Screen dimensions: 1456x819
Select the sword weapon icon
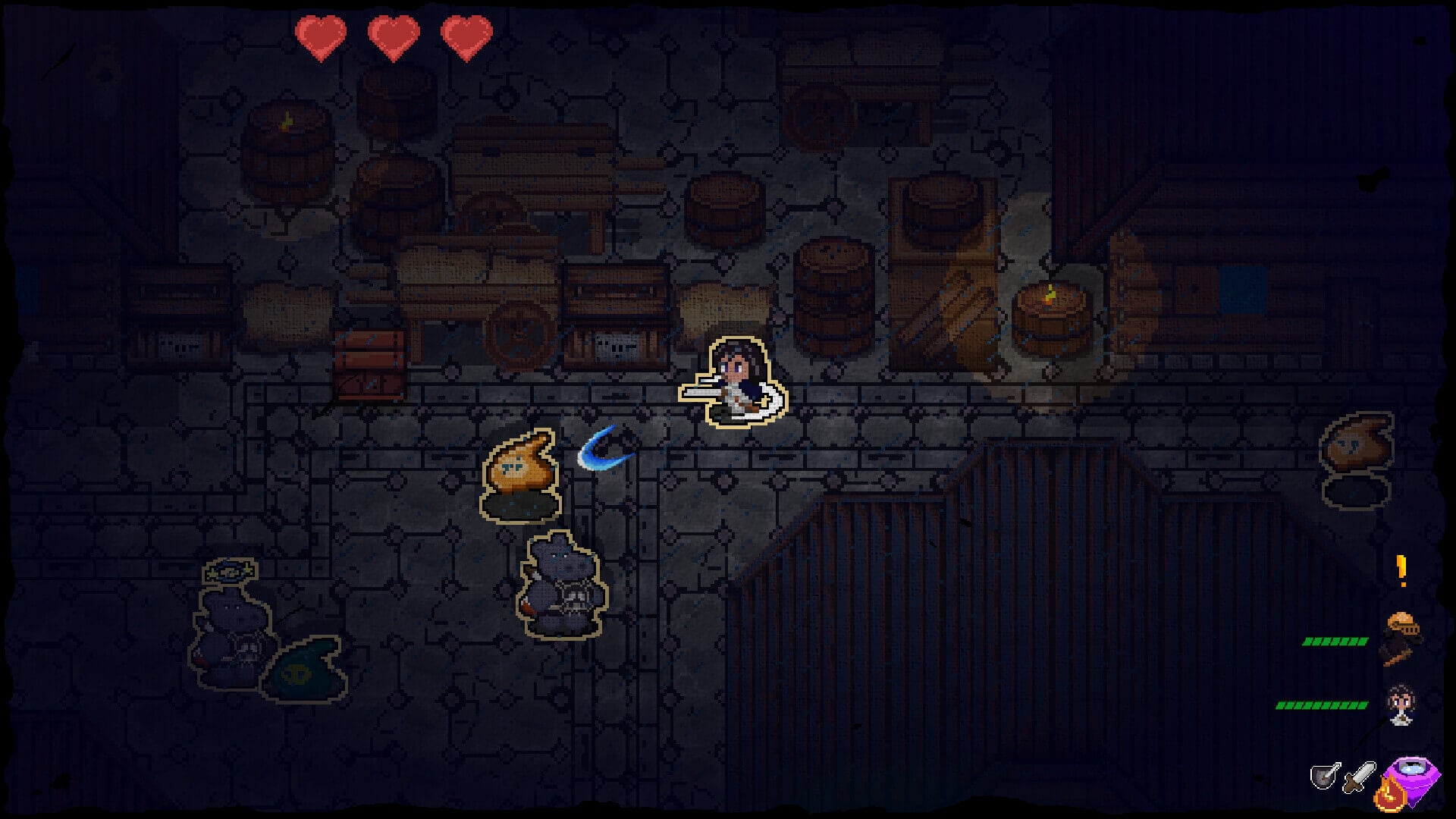coord(1359,777)
